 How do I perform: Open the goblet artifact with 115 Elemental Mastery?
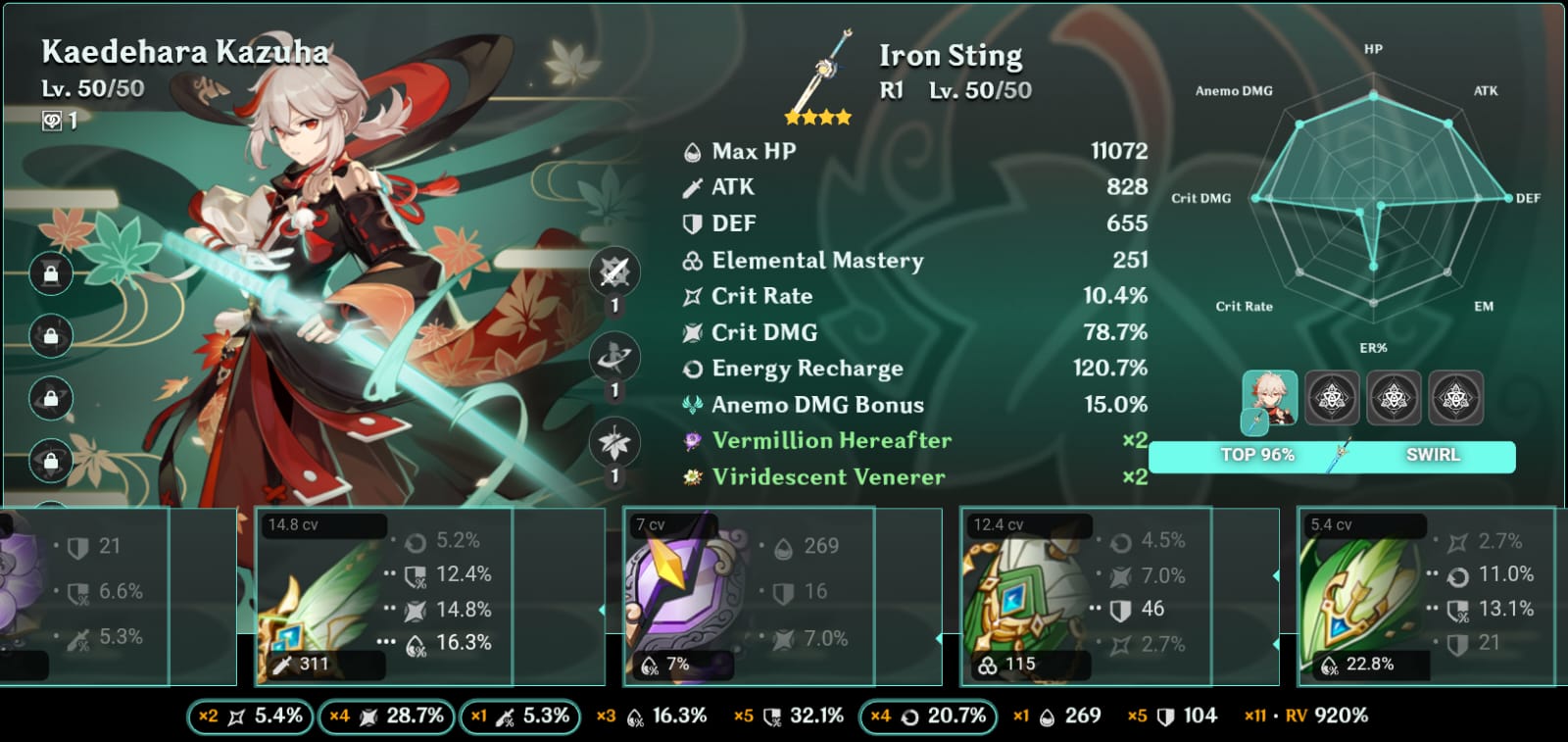click(x=1086, y=597)
